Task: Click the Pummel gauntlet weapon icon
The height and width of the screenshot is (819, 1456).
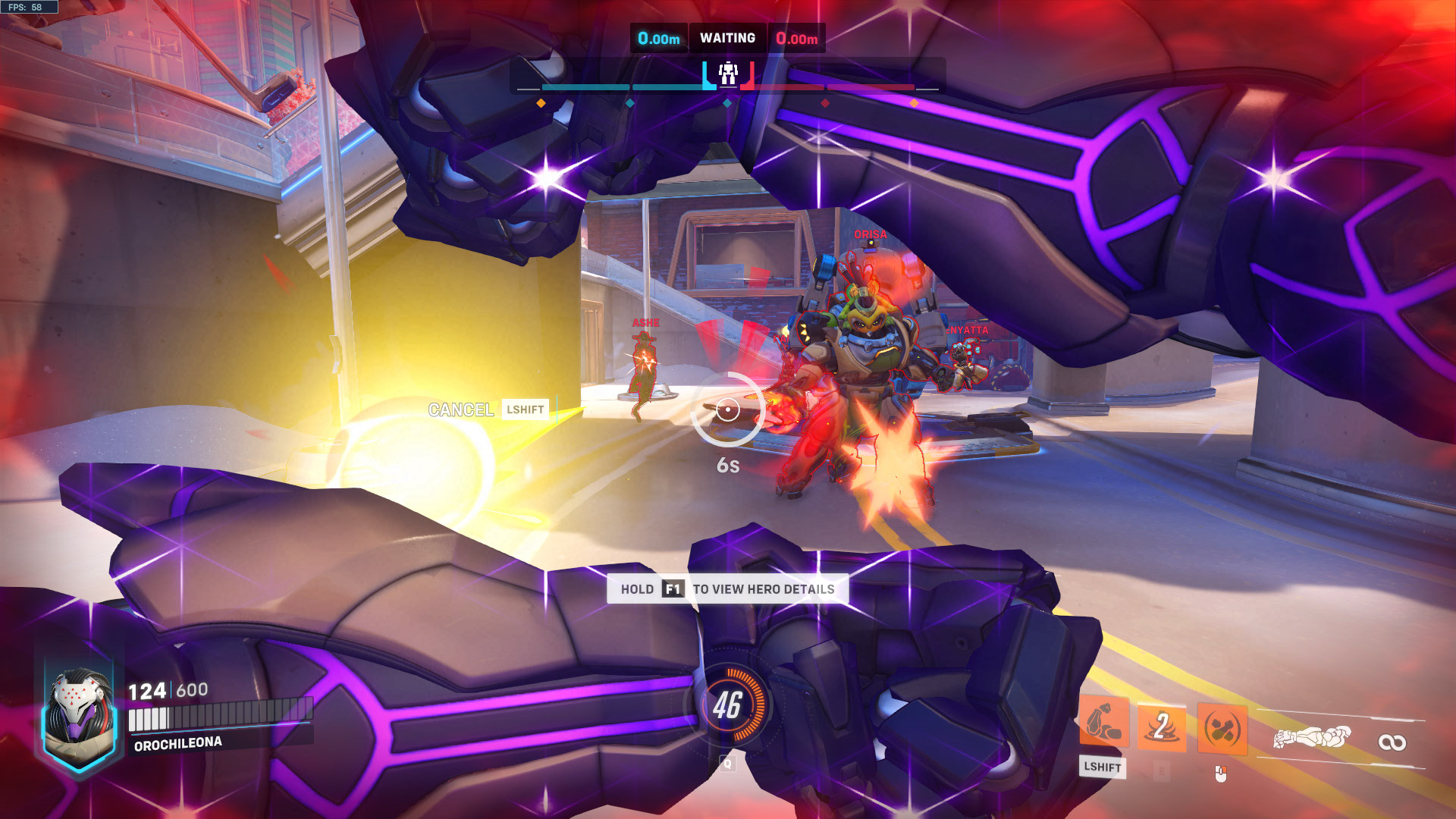Action: [1313, 737]
